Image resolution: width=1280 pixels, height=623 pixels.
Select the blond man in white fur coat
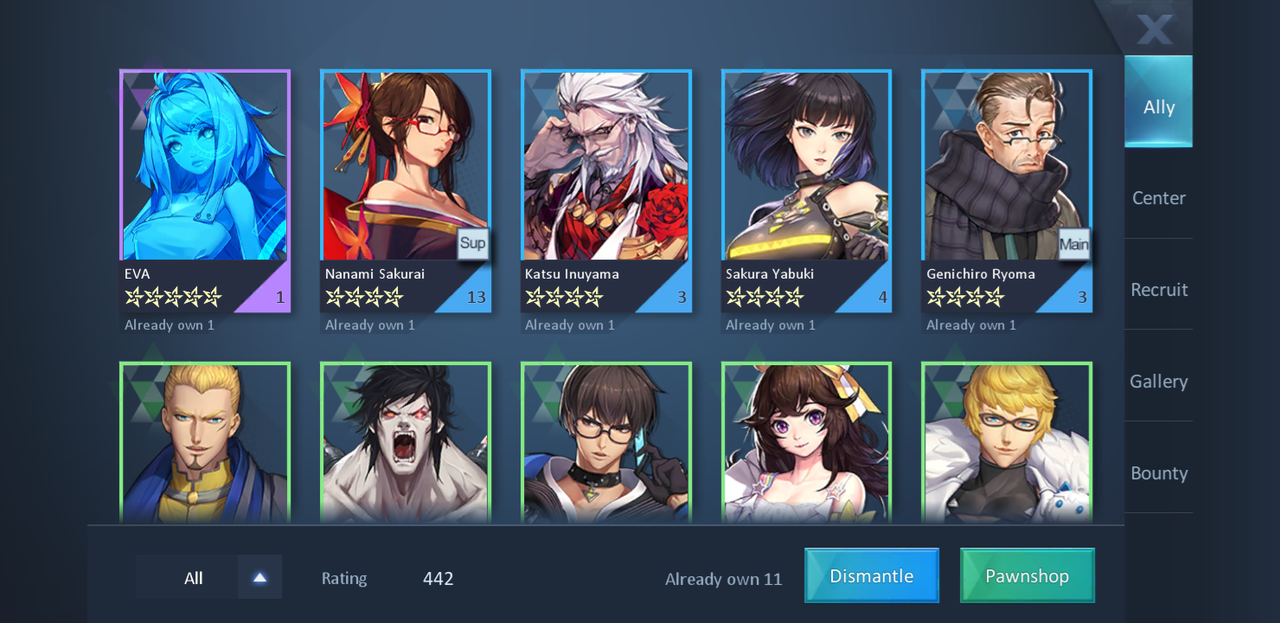click(x=1006, y=442)
